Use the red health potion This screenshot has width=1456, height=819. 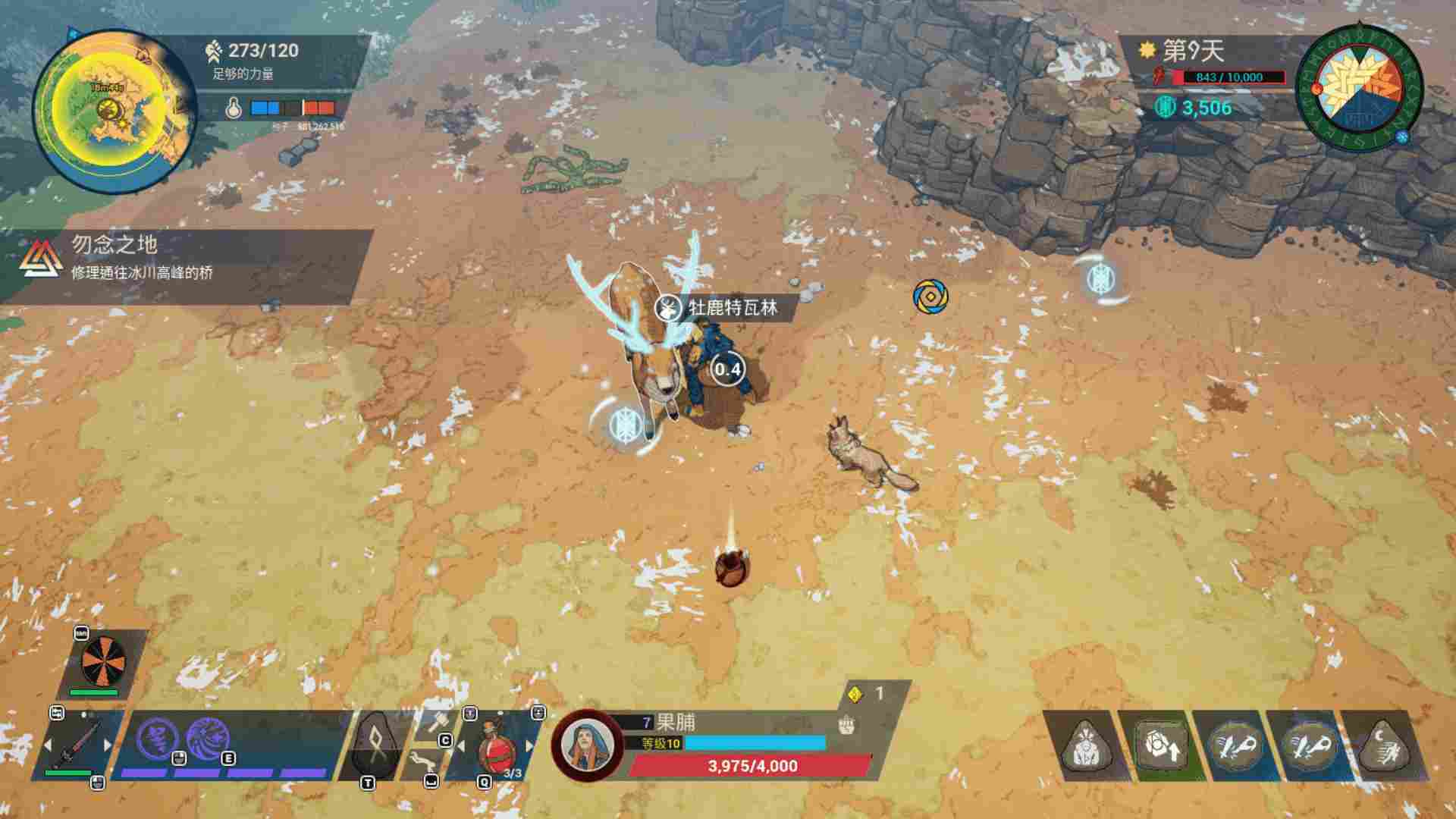[x=496, y=747]
